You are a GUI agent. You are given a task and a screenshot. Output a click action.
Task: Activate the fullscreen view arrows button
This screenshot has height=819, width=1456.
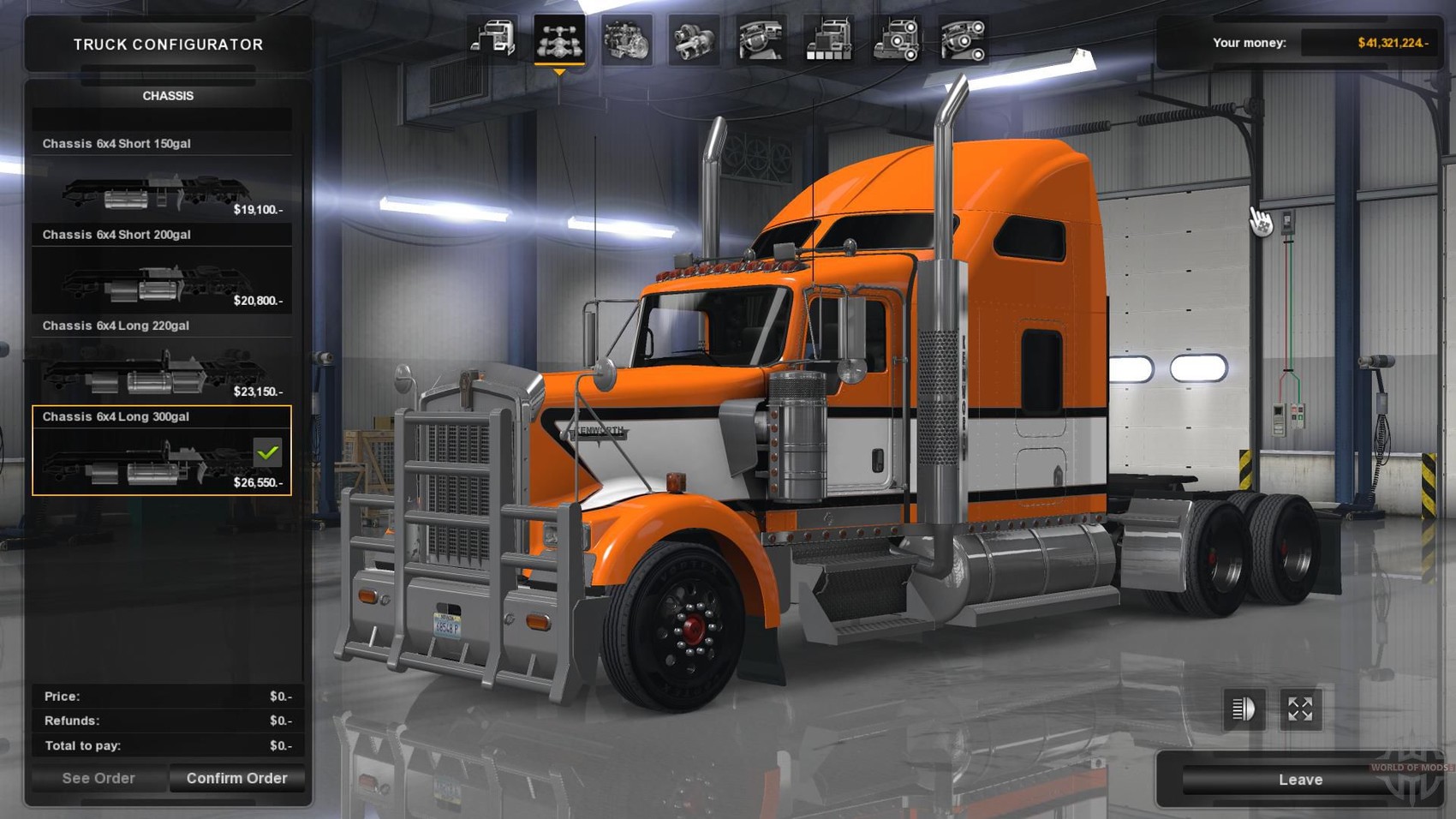click(1300, 709)
